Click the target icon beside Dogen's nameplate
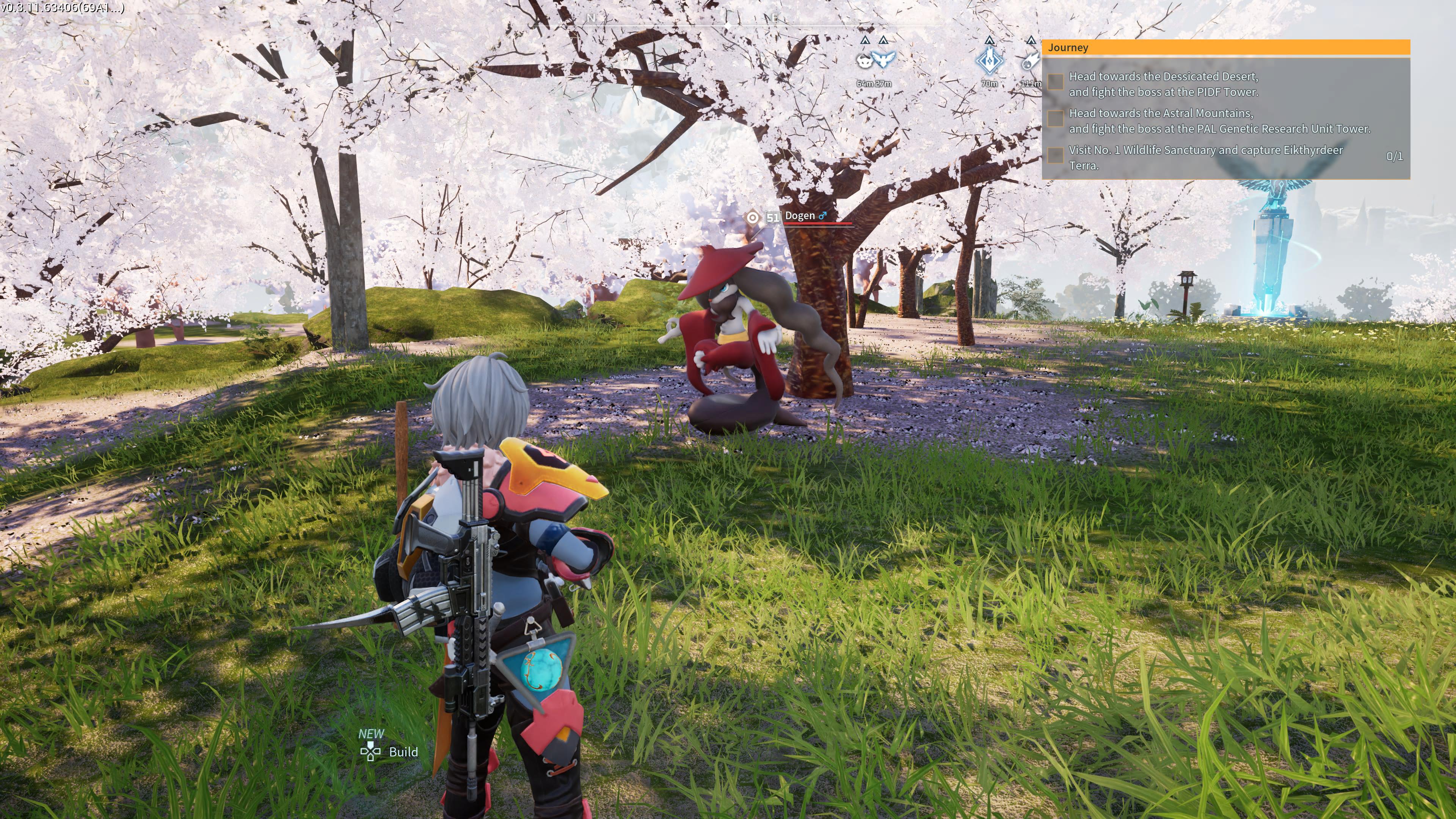 point(752,218)
